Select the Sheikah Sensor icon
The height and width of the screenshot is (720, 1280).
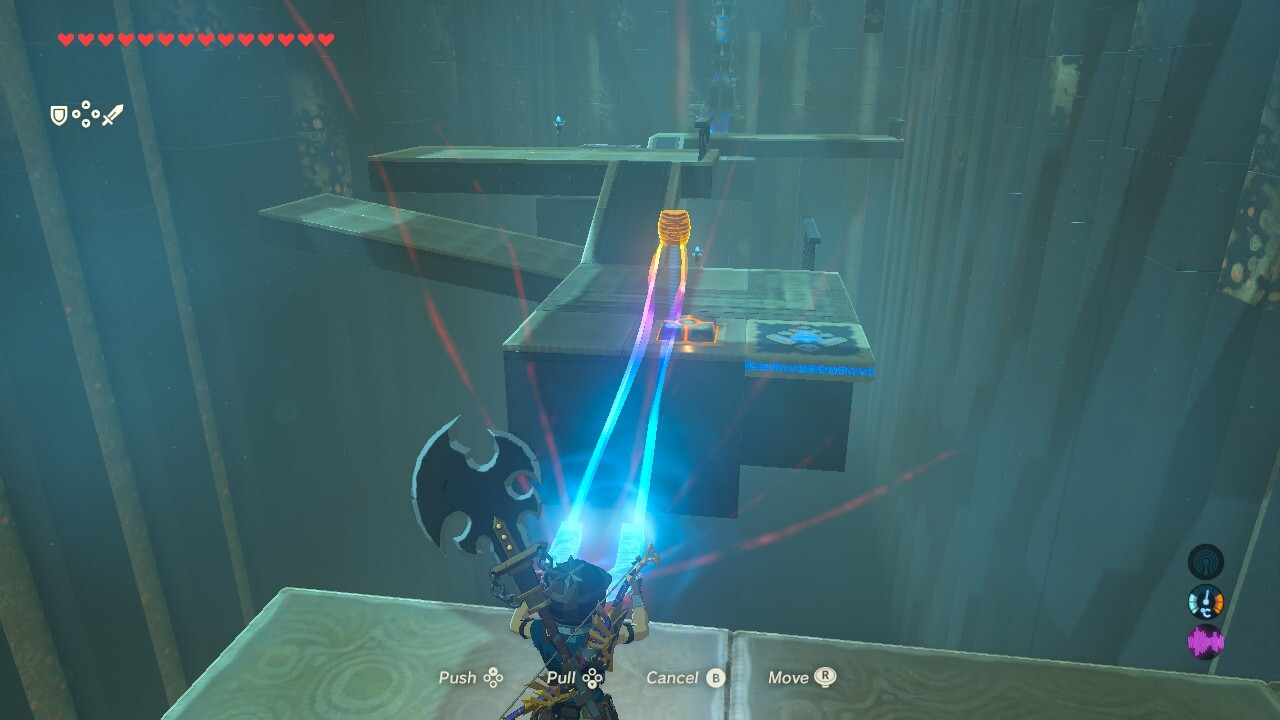1207,561
